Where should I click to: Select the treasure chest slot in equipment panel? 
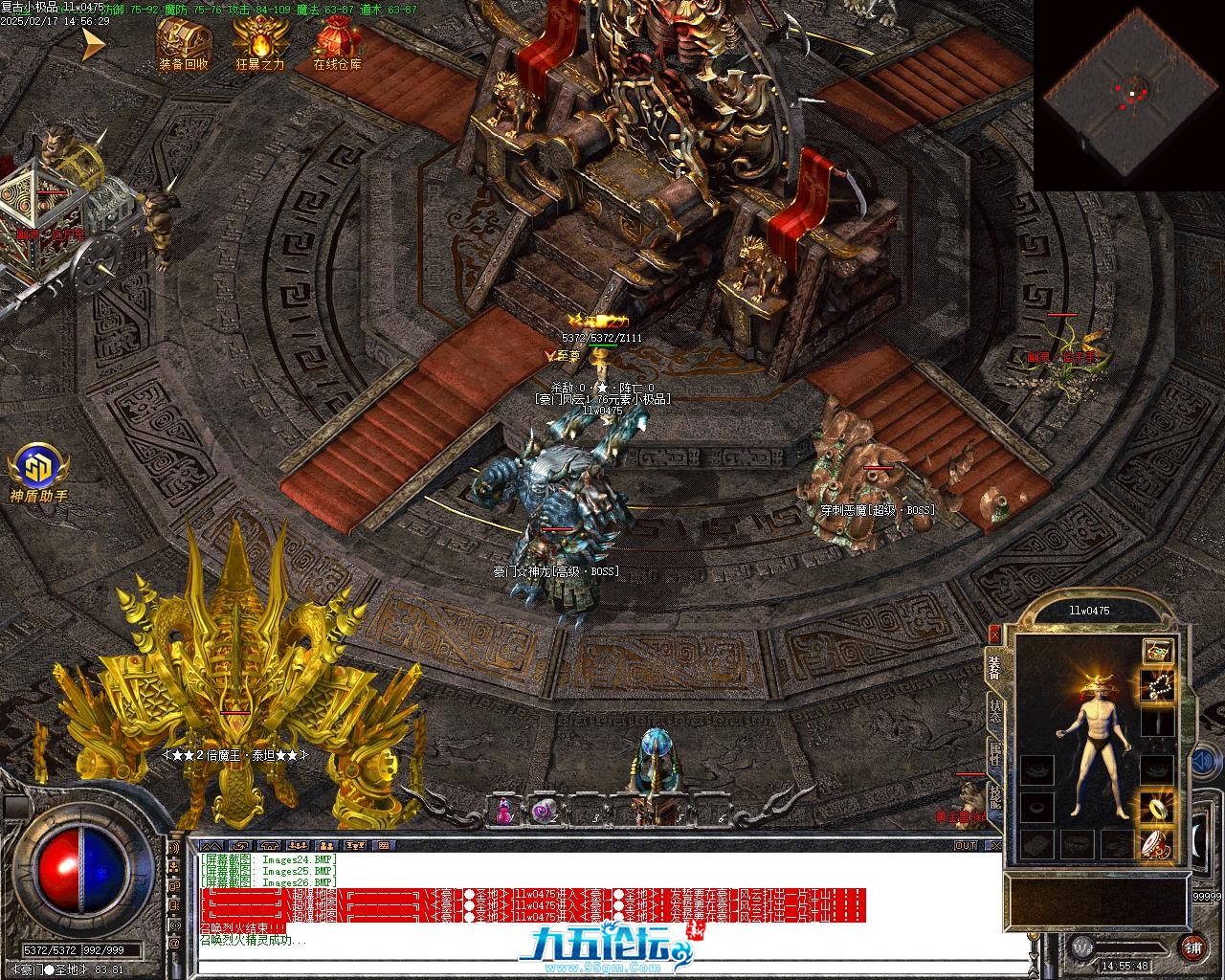1158,651
